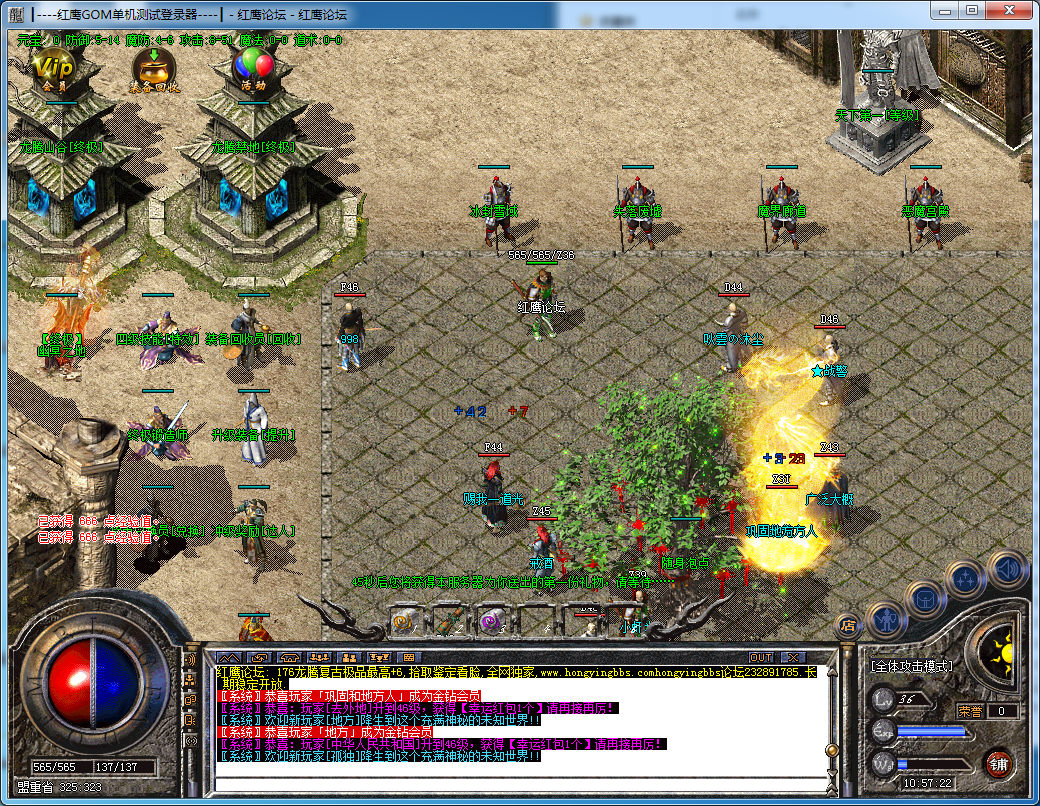Toggle sound with the speaker button

point(1007,570)
